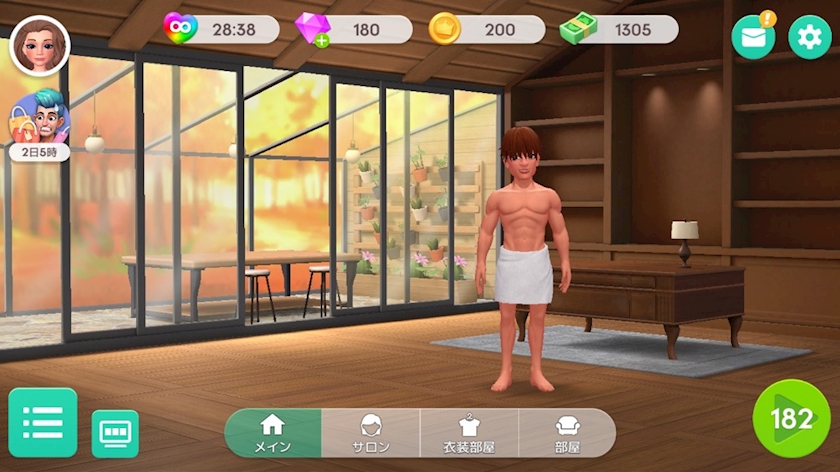
Task: Tap the green cash currency counter
Action: (620, 29)
